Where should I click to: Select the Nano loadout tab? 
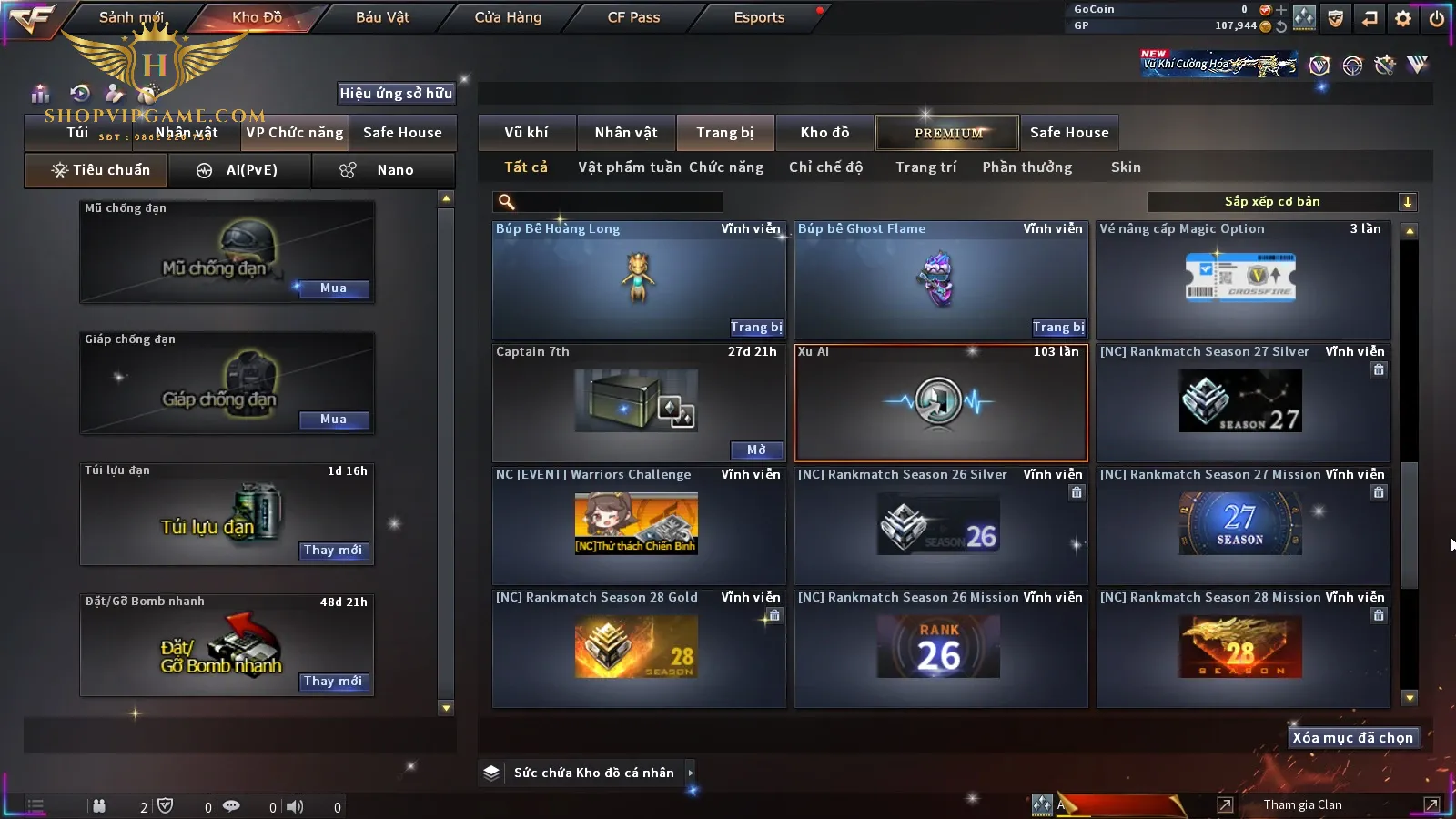point(383,170)
